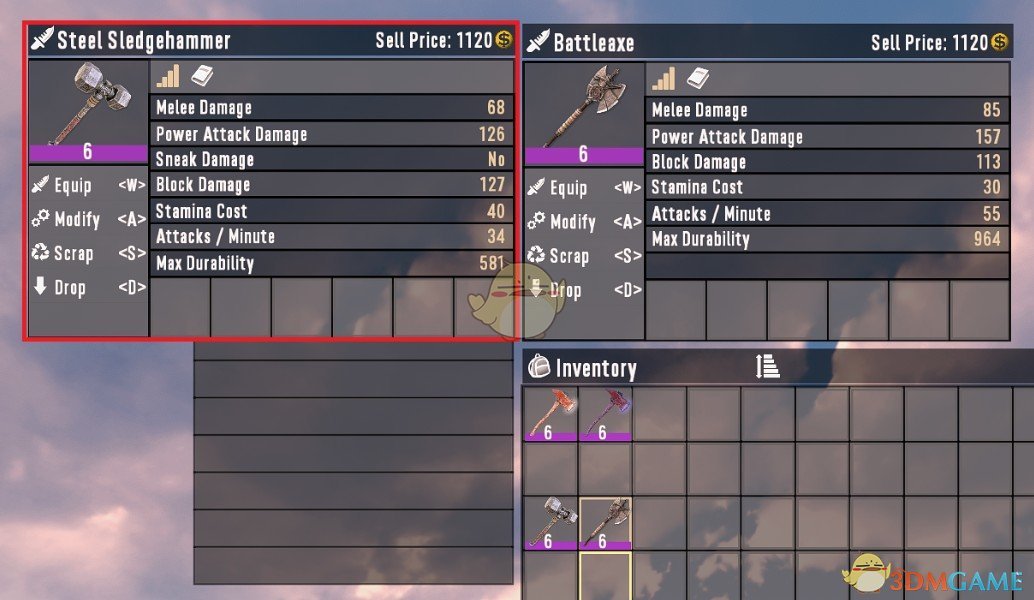
Task: Select the red axe in inventory
Action: pyautogui.click(x=550, y=414)
